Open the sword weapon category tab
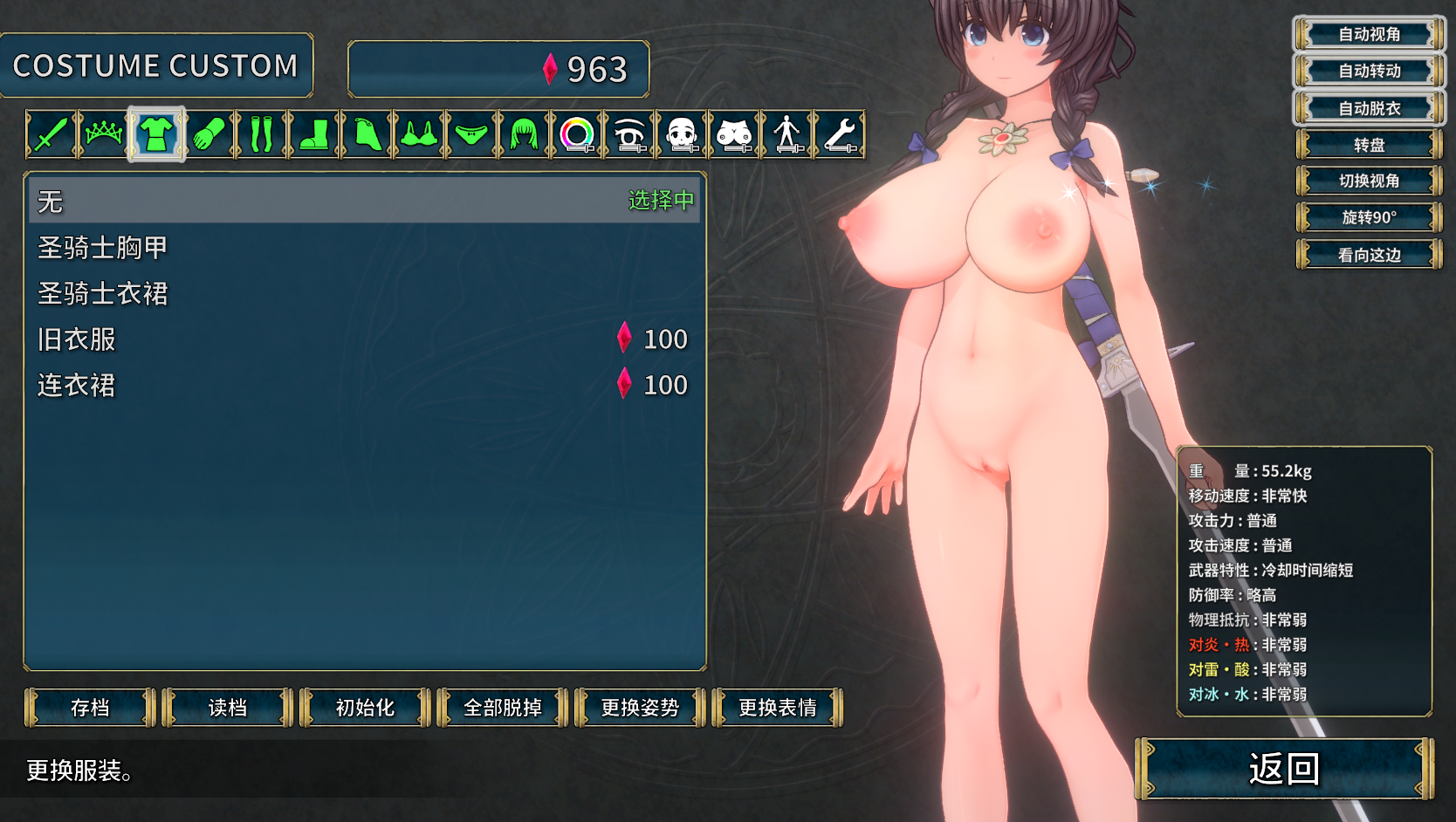This screenshot has width=1456, height=822. pos(52,134)
